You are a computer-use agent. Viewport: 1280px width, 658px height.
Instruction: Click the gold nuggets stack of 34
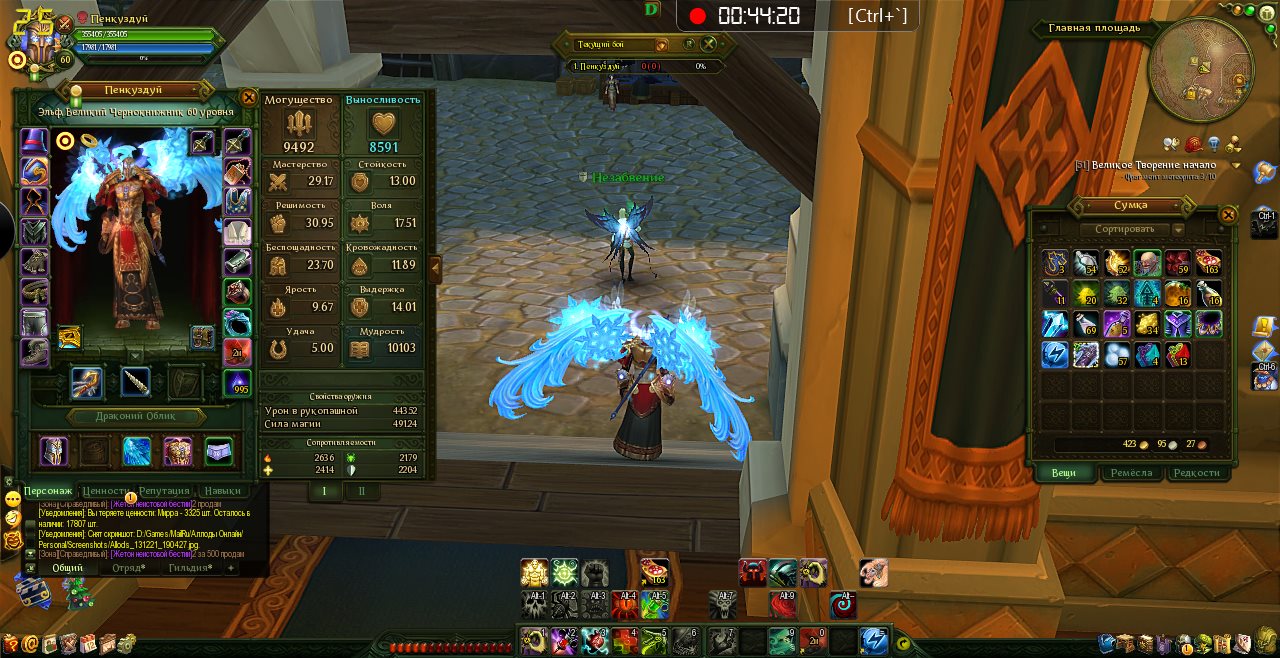pyautogui.click(x=1147, y=324)
